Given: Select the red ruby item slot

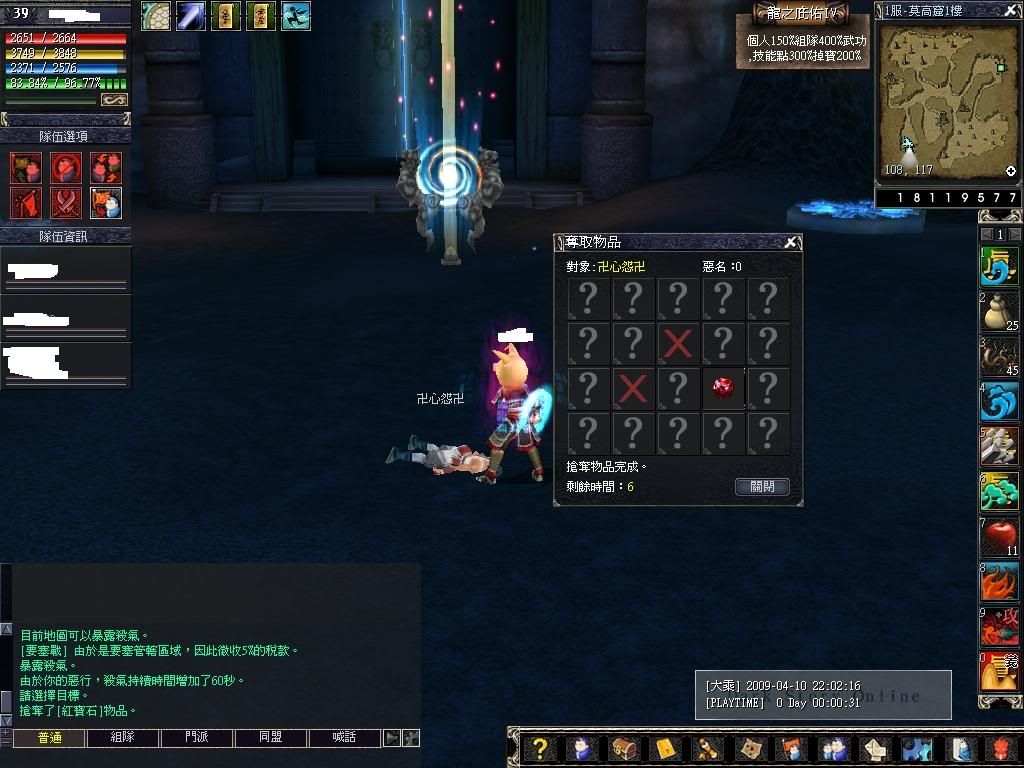Looking at the screenshot, I should 723,387.
